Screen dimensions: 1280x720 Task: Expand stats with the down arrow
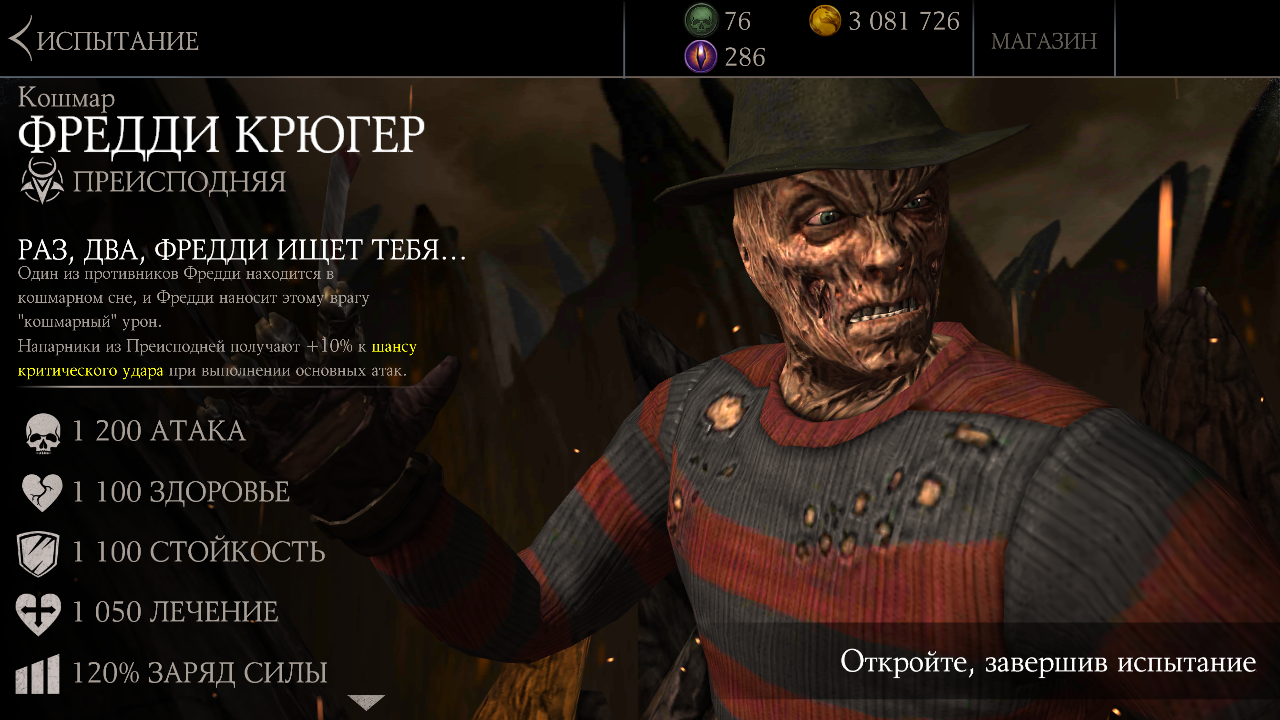click(x=365, y=702)
